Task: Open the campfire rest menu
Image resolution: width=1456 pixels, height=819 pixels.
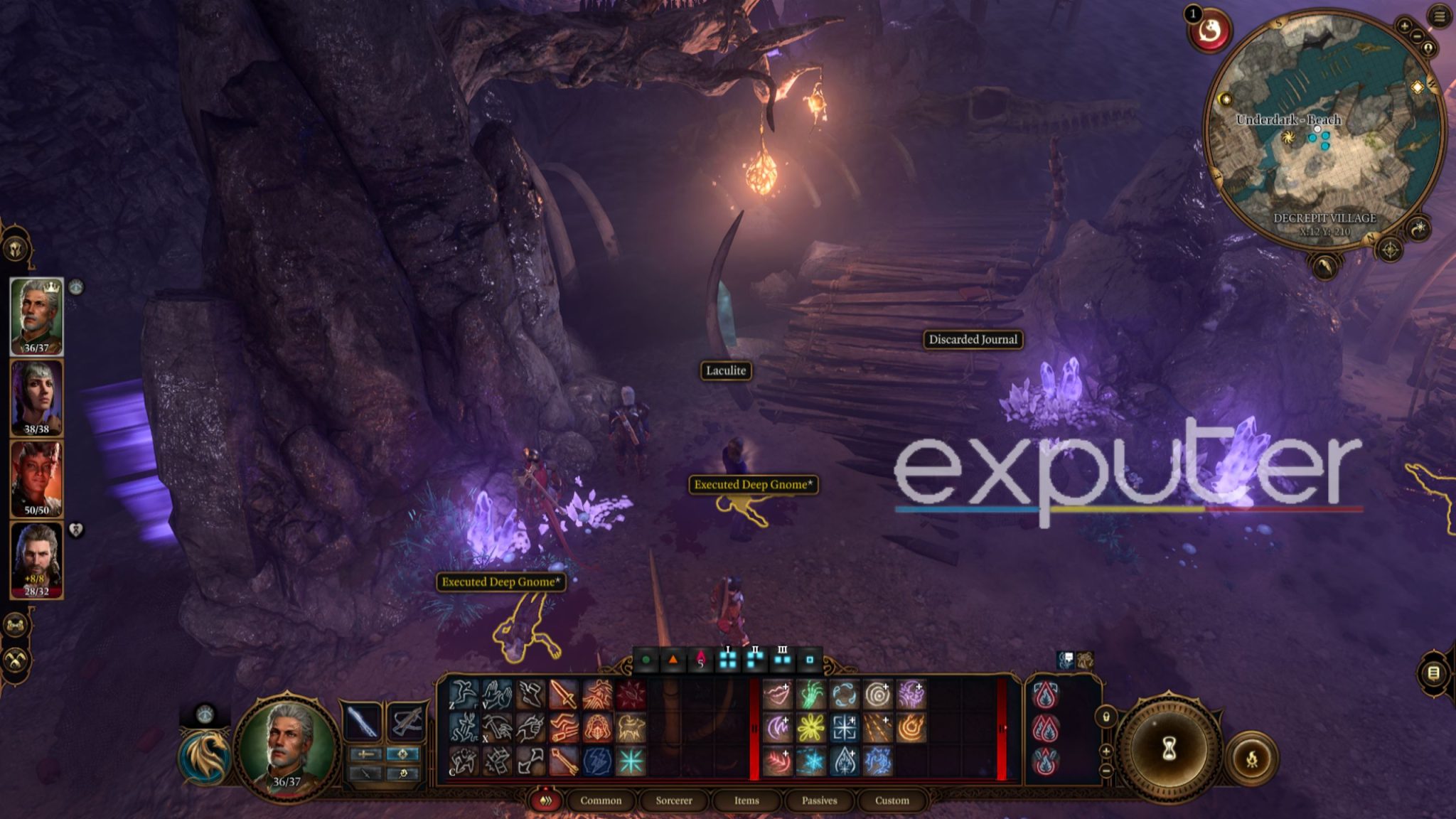Action: (x=1251, y=759)
